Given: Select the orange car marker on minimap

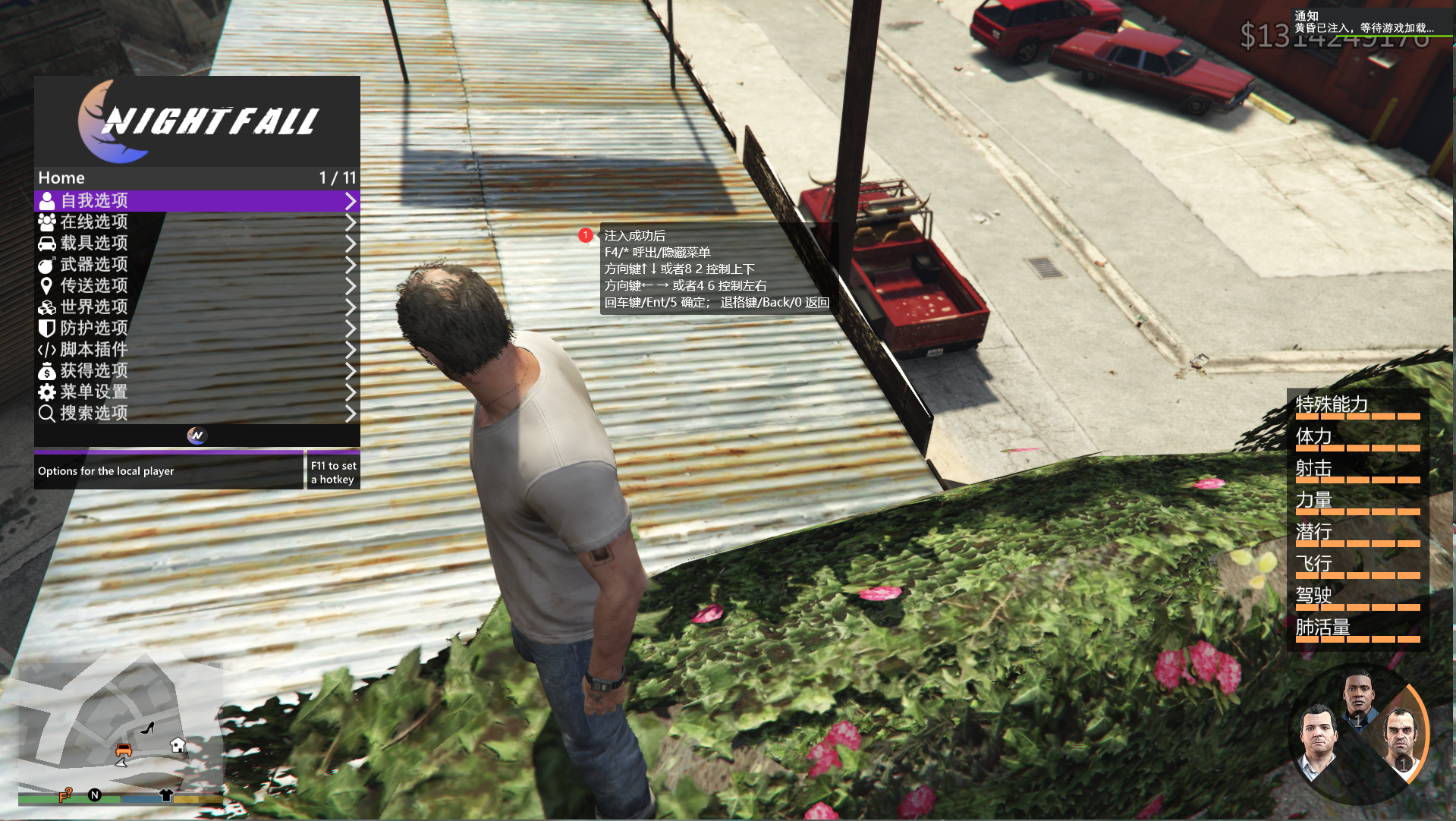Looking at the screenshot, I should tap(124, 750).
